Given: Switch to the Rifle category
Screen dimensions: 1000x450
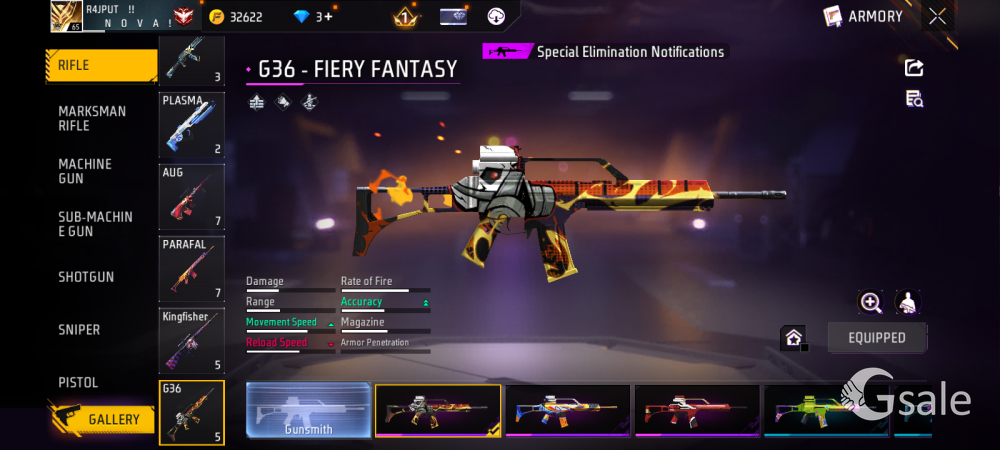Looking at the screenshot, I should (100, 66).
